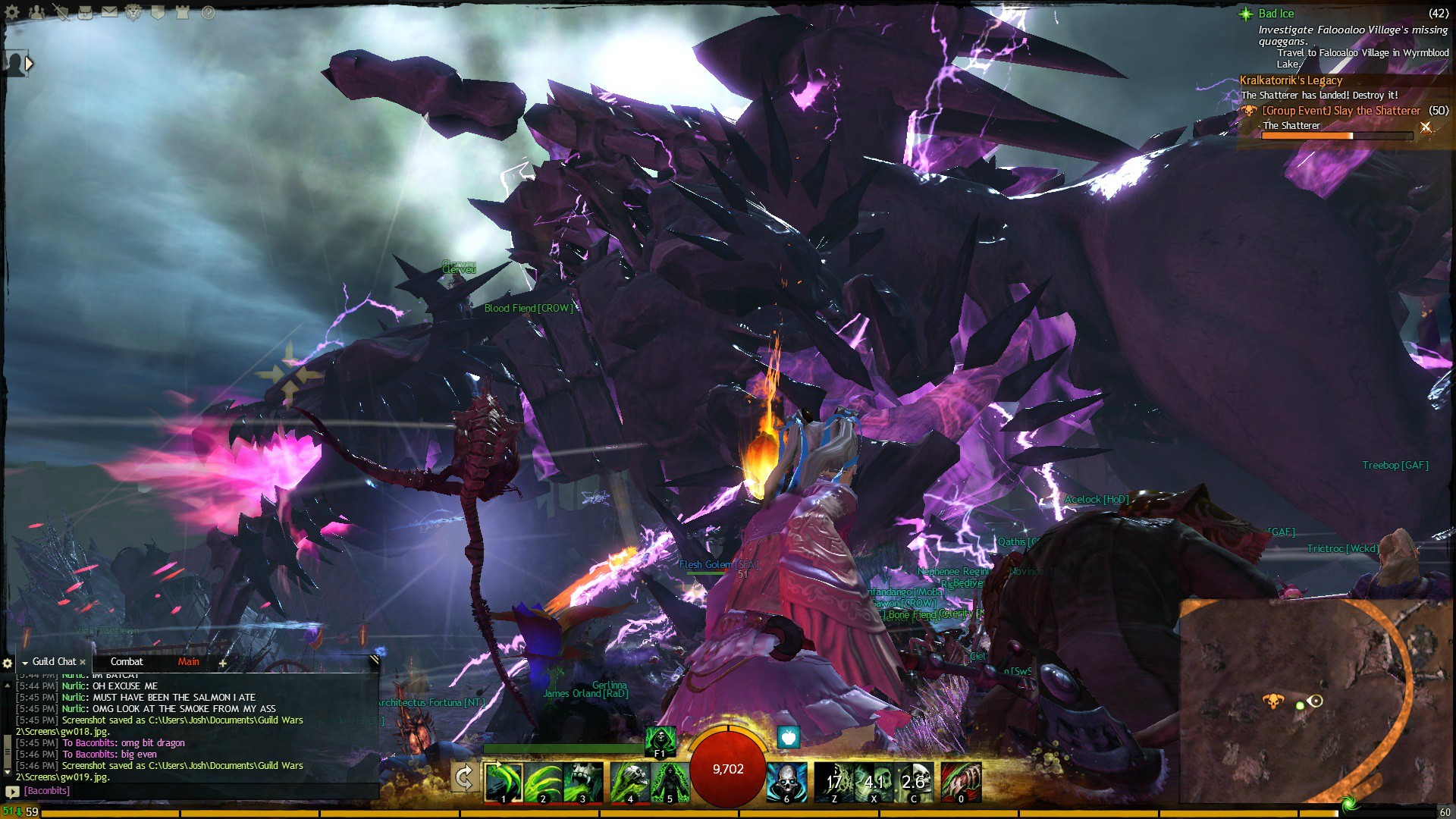
Task: Close the Guild Chat tab
Action: [83, 662]
